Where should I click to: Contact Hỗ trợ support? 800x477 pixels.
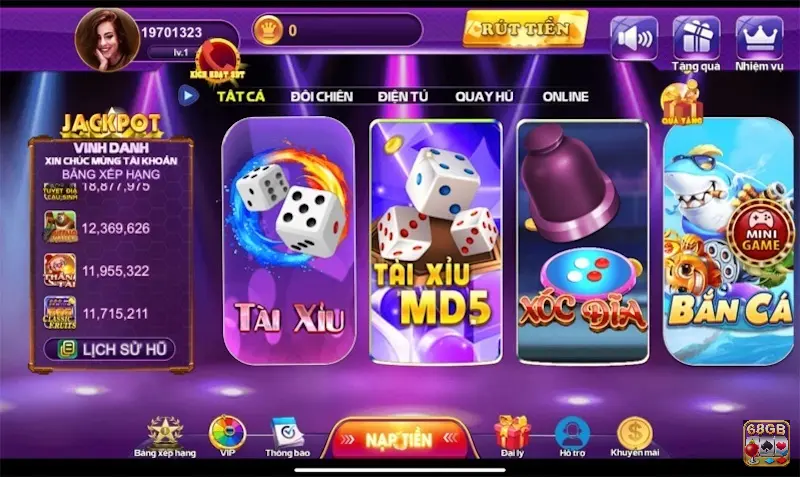pyautogui.click(x=572, y=435)
